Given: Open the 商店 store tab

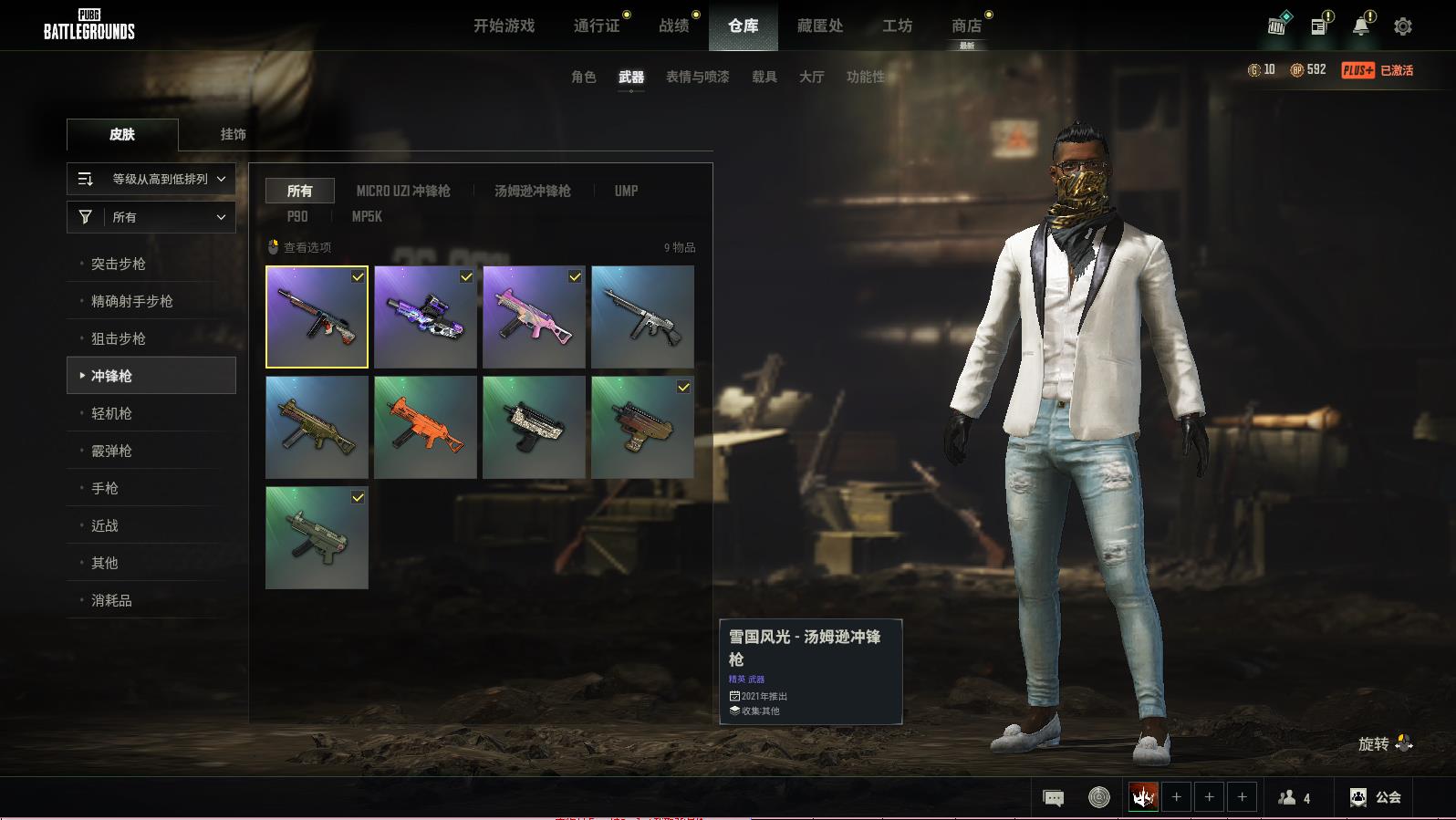Looking at the screenshot, I should [966, 26].
